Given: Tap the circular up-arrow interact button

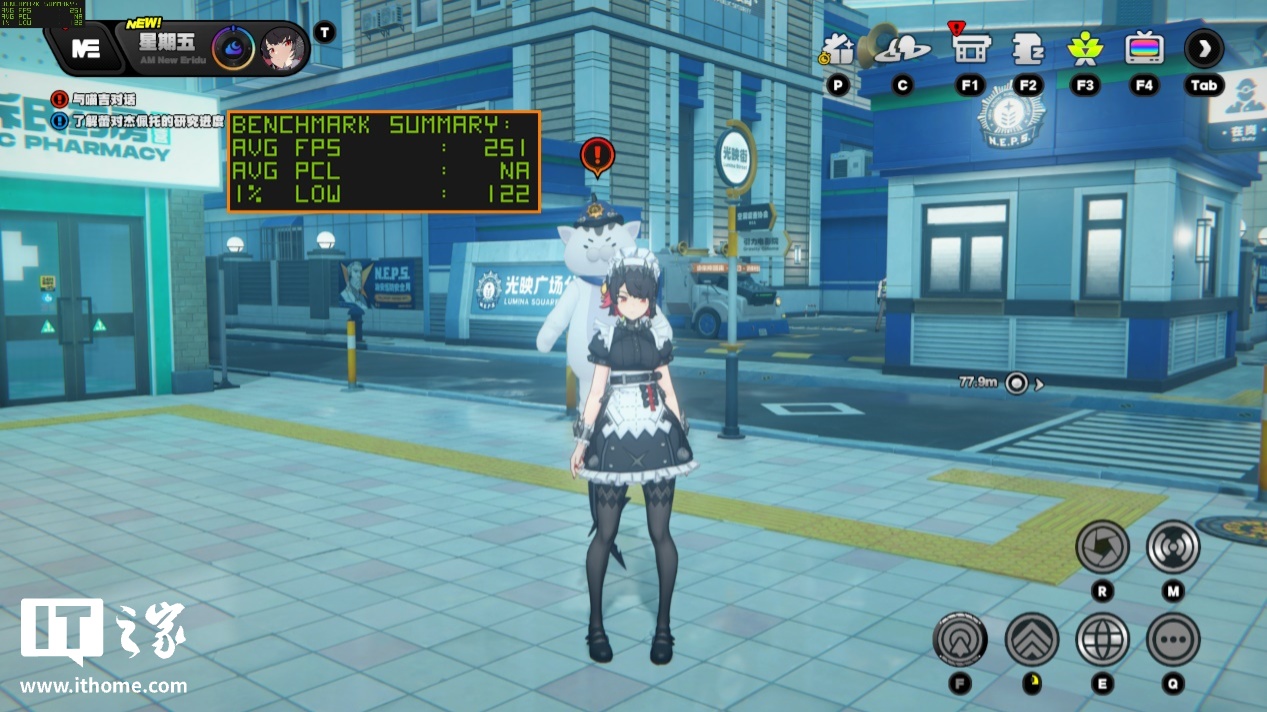Looking at the screenshot, I should coord(960,639).
